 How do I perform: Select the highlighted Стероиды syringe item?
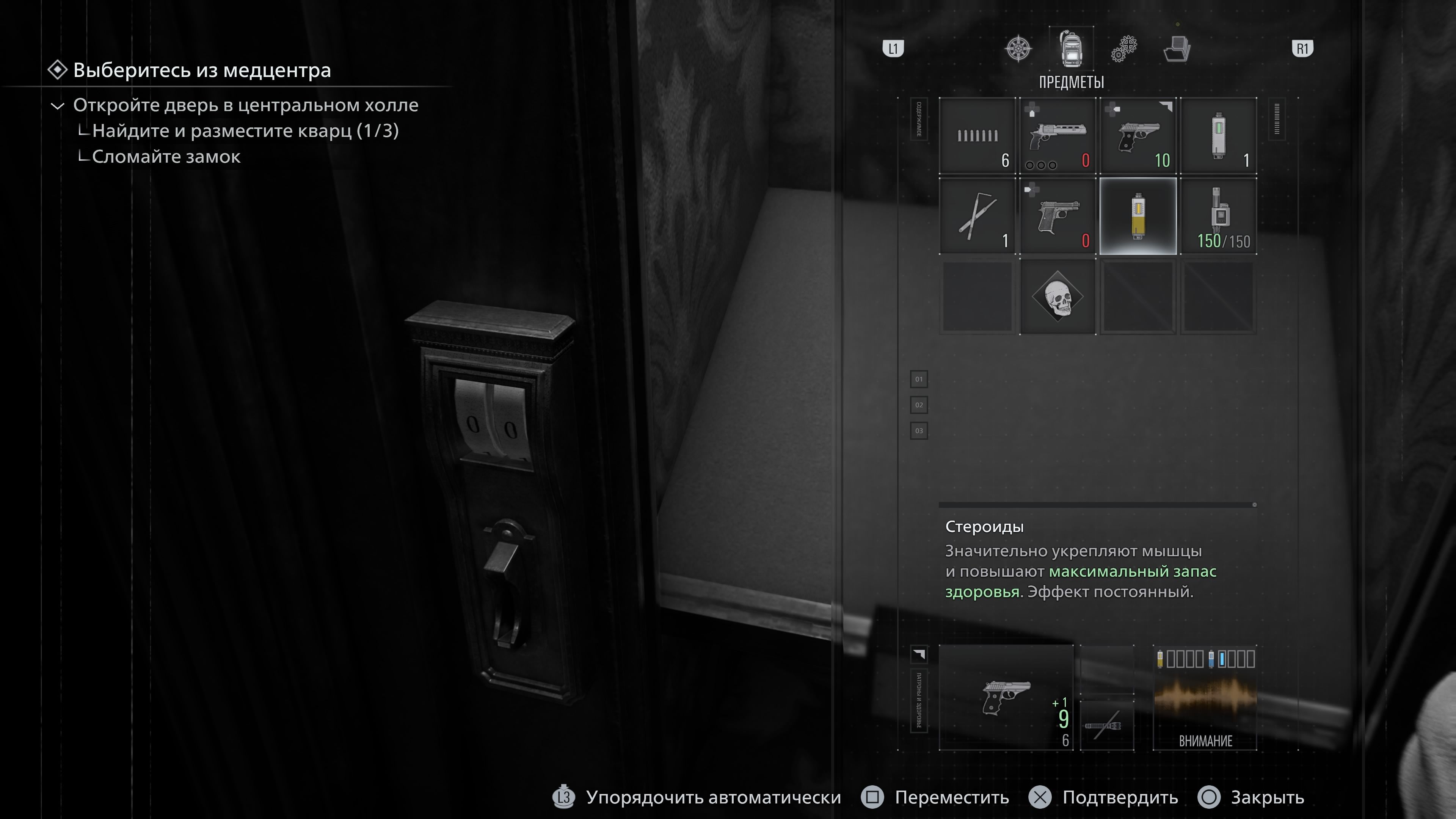[x=1137, y=217]
